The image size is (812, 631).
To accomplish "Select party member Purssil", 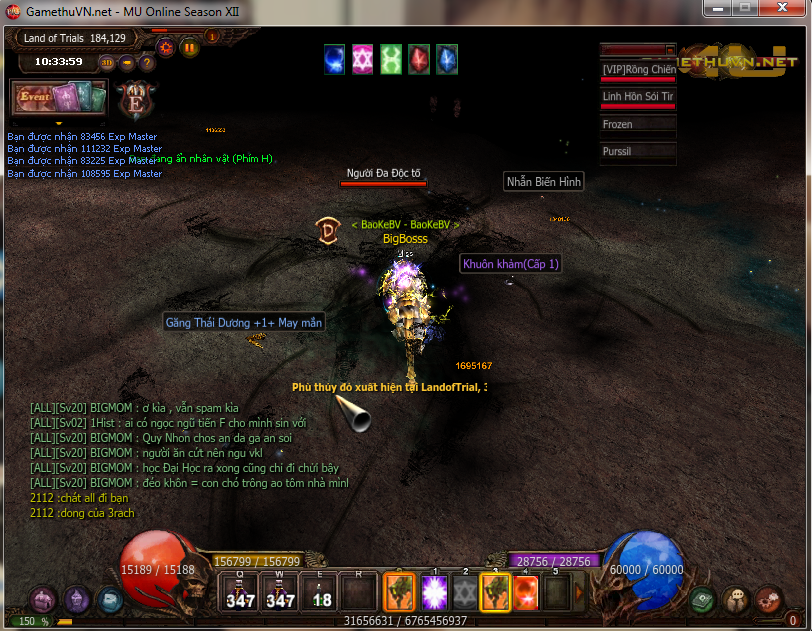I will [637, 152].
